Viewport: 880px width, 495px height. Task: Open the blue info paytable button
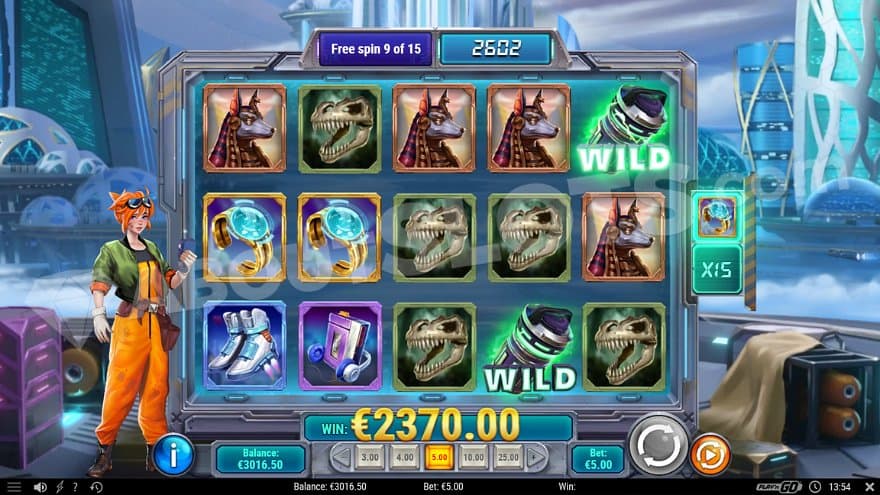174,455
